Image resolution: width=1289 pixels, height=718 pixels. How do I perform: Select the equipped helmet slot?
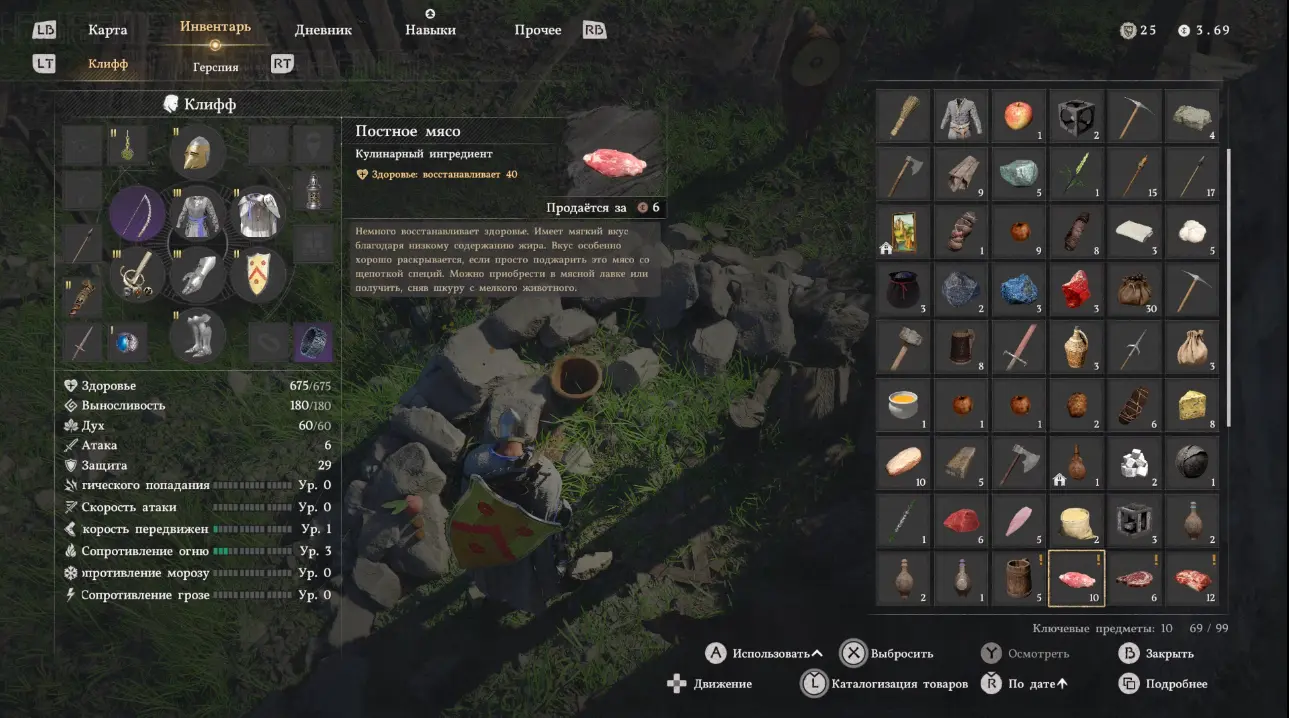pos(197,152)
